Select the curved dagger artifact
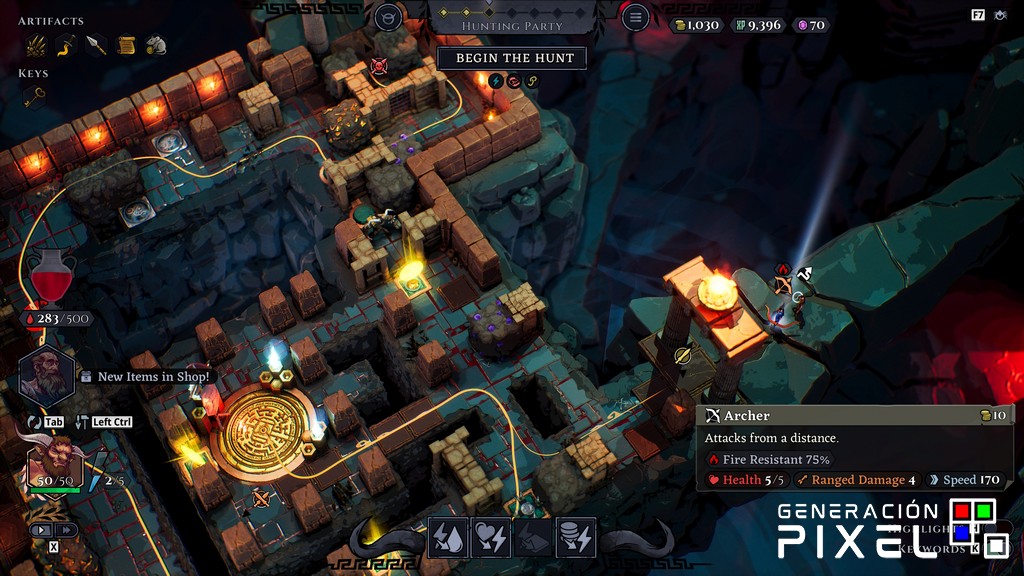 66,45
